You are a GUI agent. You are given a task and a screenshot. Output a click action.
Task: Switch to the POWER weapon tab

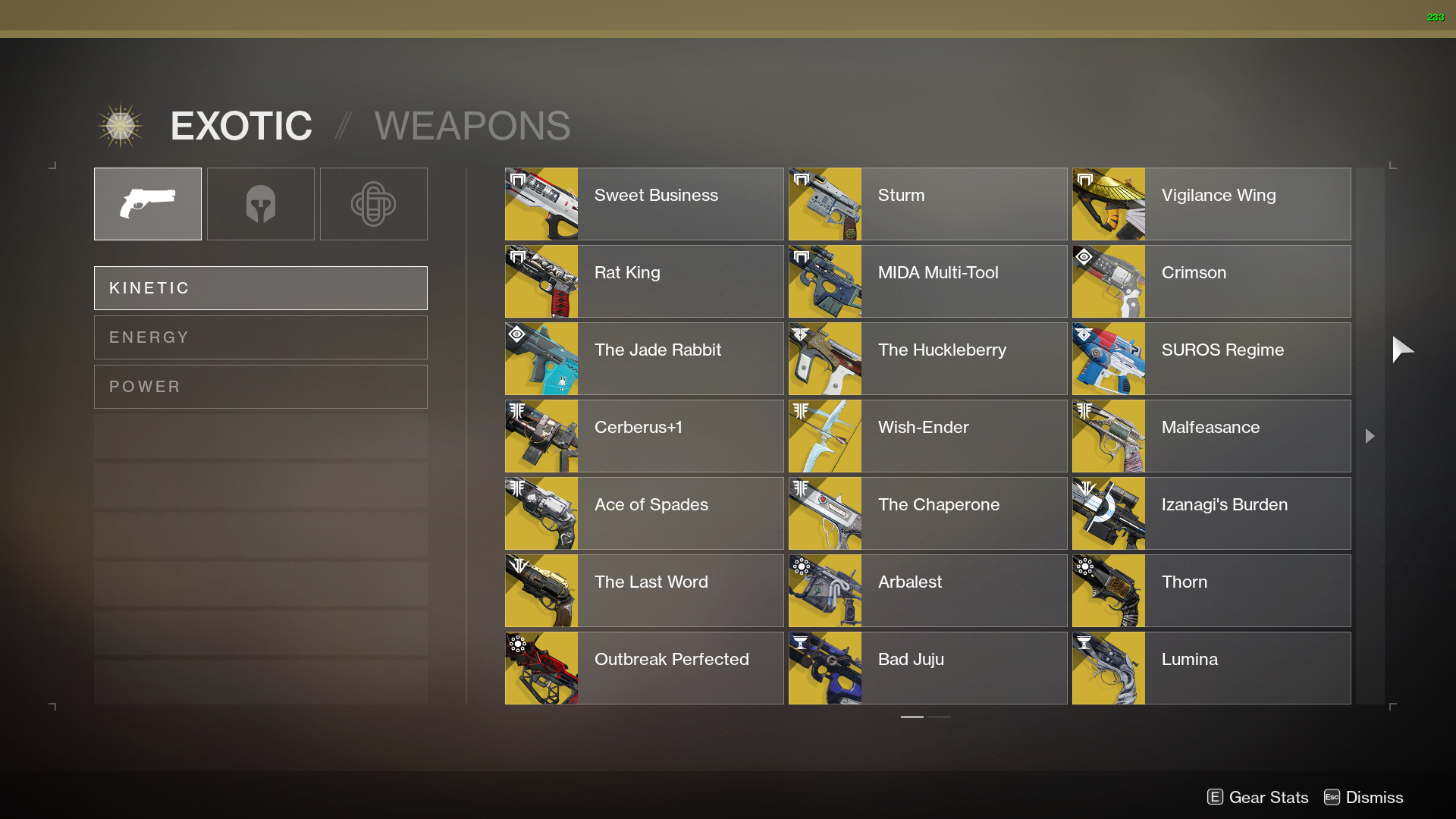pos(260,386)
